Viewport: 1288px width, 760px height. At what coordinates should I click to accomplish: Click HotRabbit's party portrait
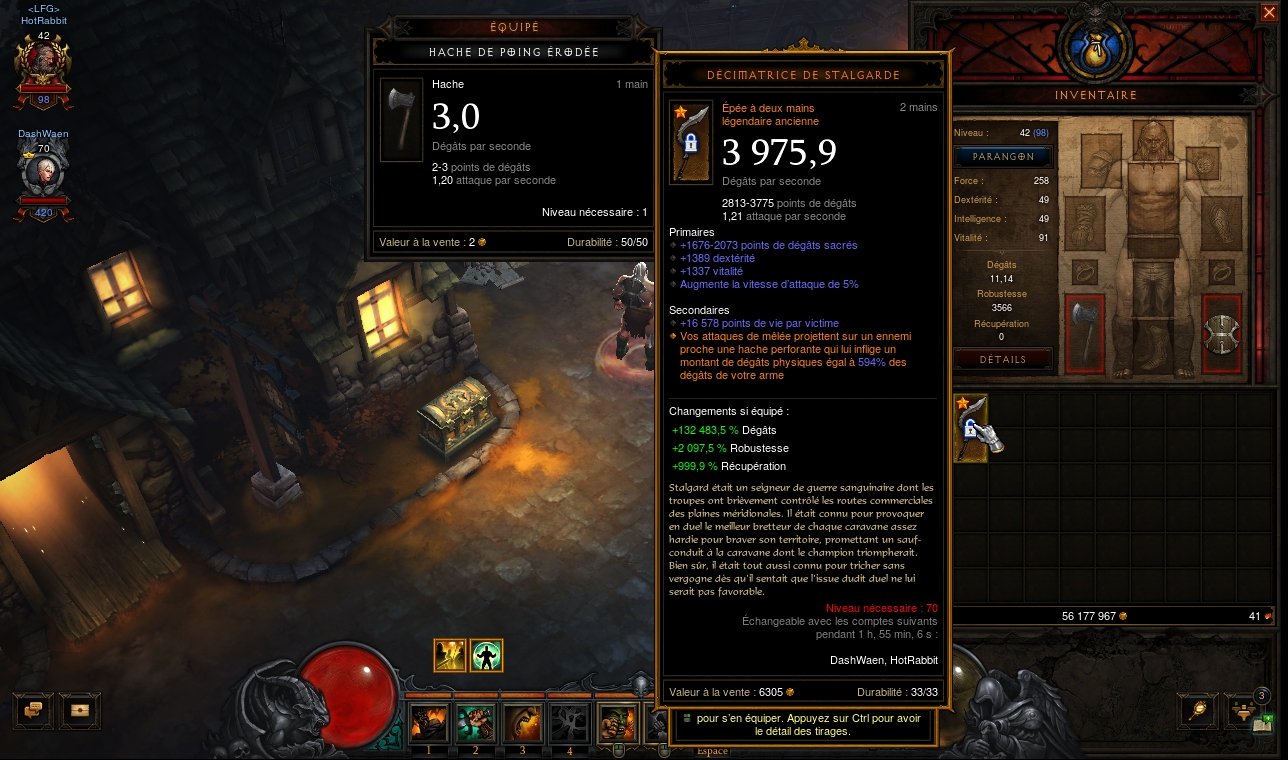(43, 66)
